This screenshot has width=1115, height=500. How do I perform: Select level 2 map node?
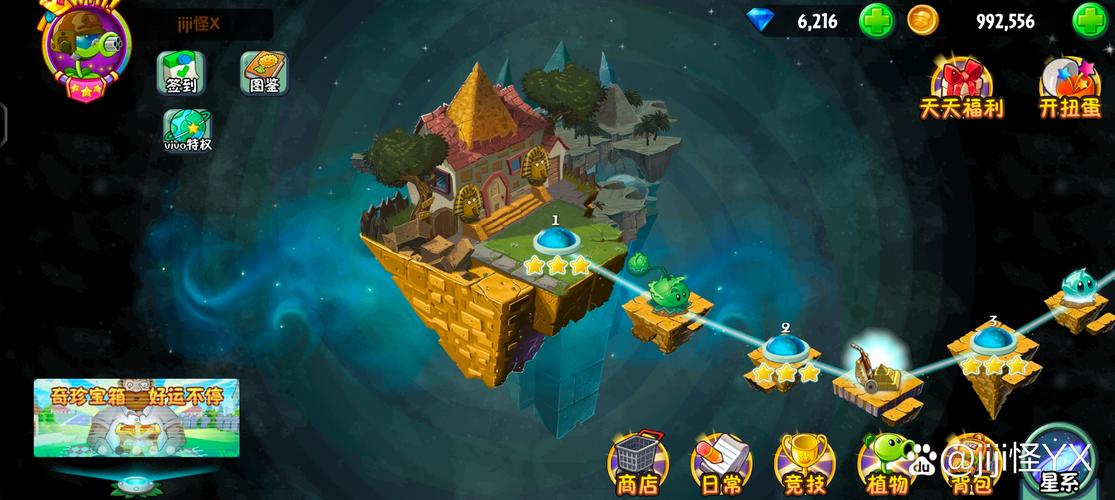(785, 350)
